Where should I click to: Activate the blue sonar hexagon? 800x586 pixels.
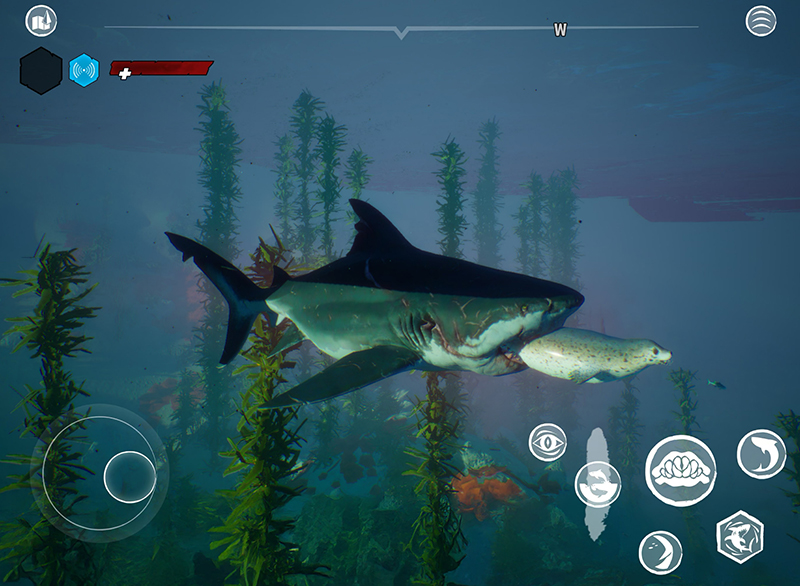84,70
